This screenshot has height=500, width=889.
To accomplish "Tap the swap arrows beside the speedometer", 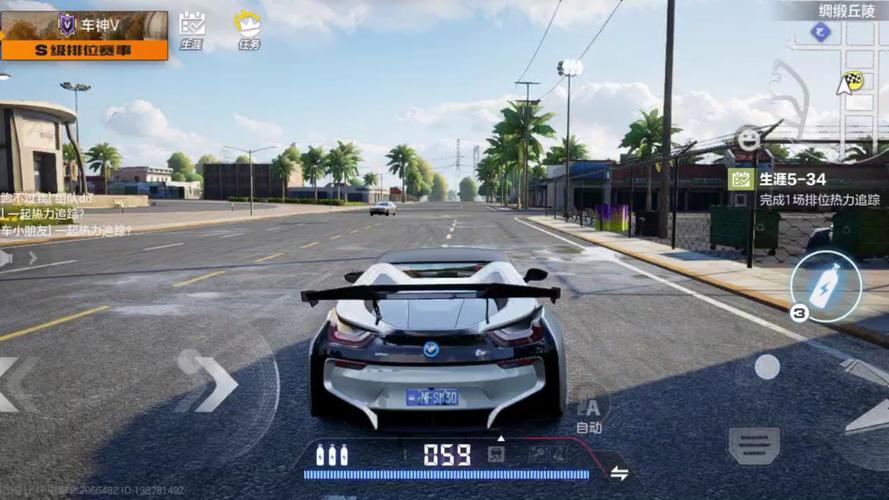I will [620, 473].
